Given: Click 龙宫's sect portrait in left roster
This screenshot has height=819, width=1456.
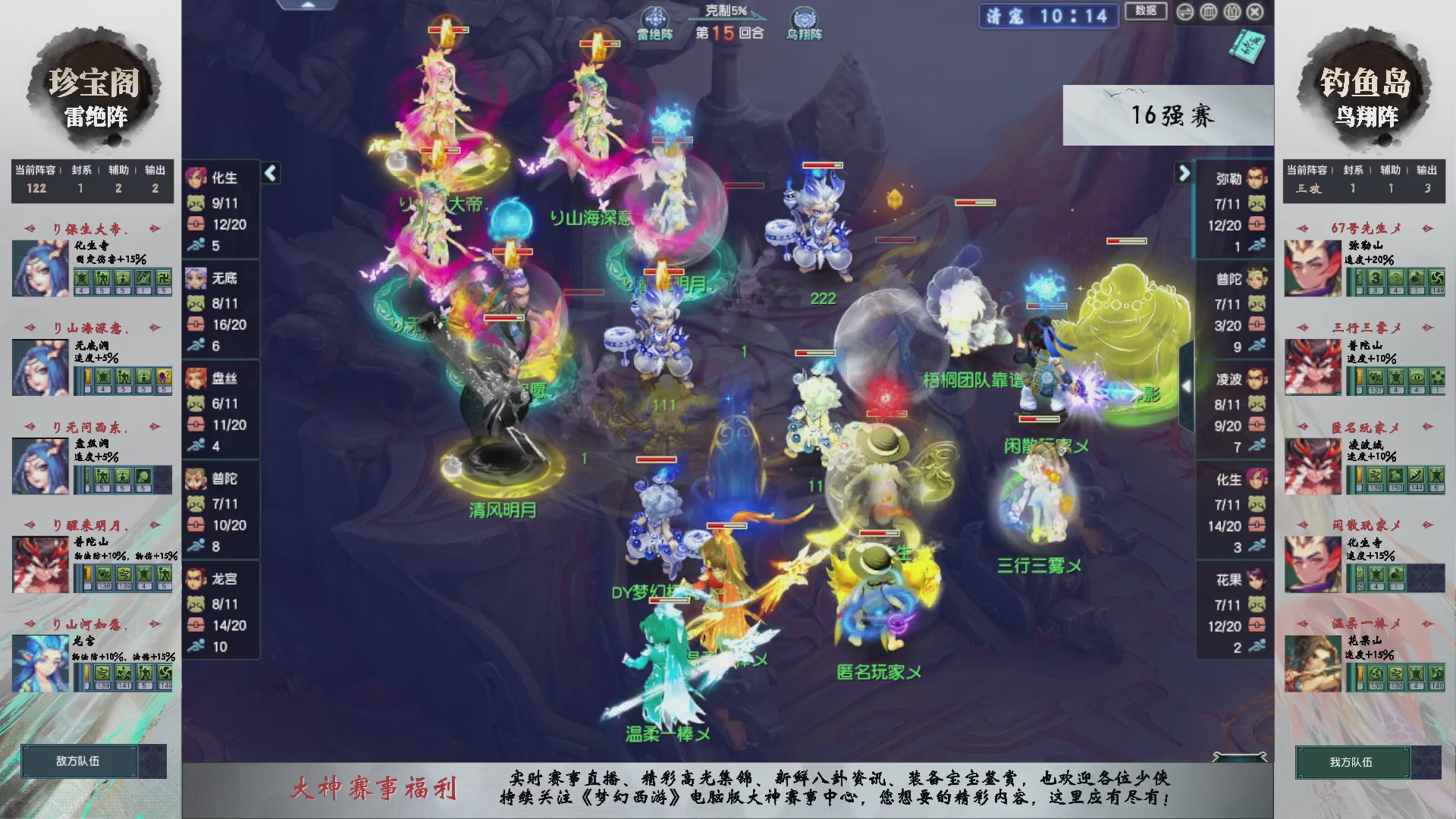Looking at the screenshot, I should tap(196, 579).
